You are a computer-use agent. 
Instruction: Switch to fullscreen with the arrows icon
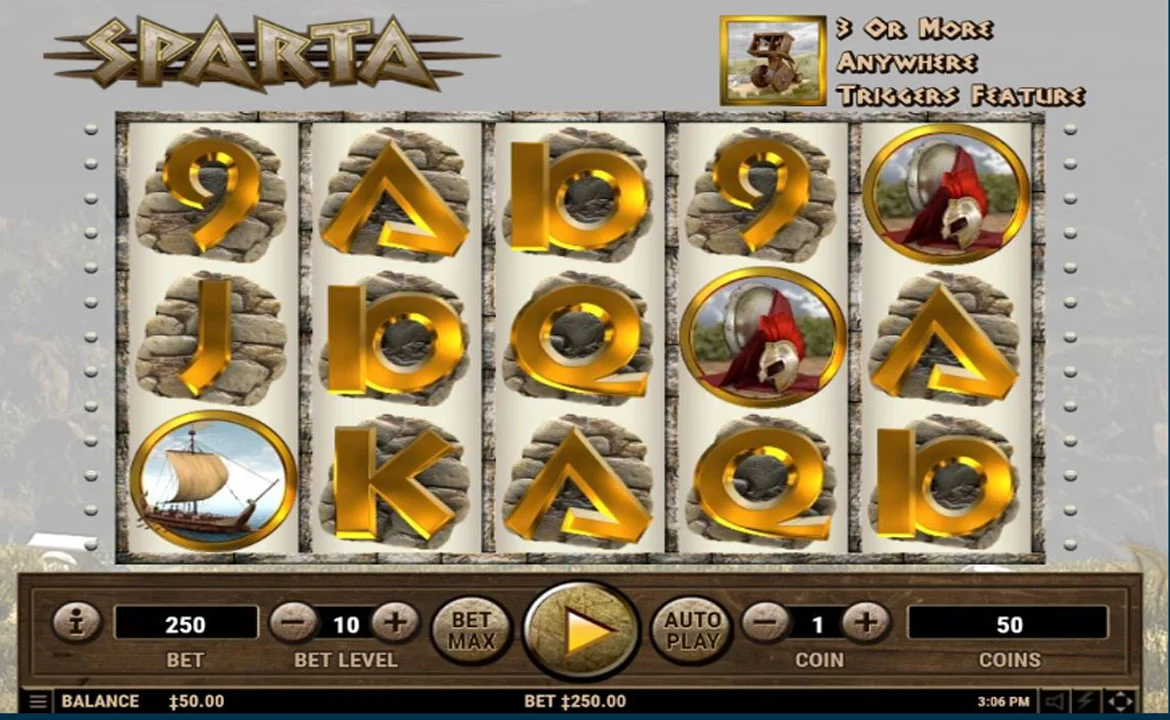click(x=1121, y=702)
